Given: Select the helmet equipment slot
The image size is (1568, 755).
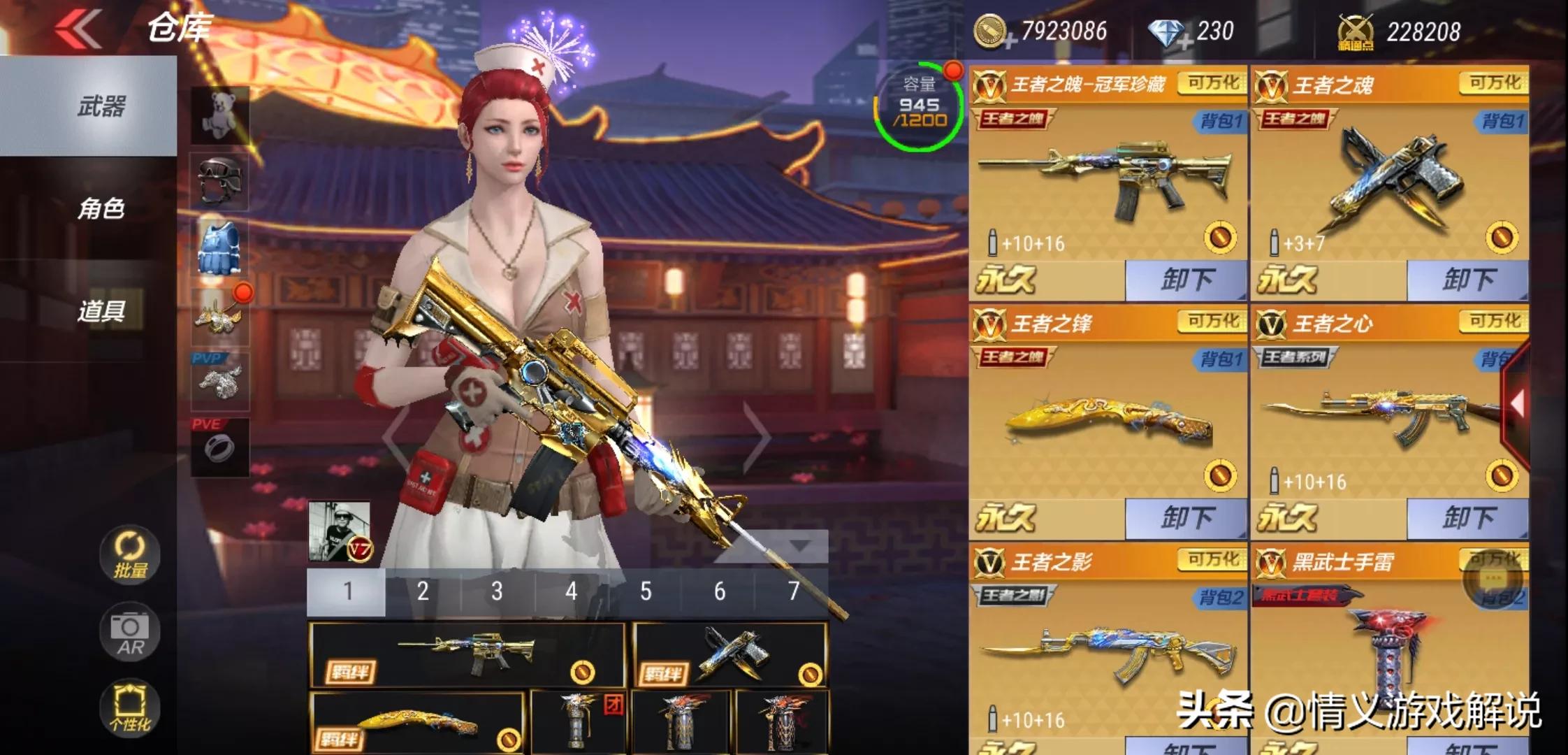Looking at the screenshot, I should pos(220,182).
